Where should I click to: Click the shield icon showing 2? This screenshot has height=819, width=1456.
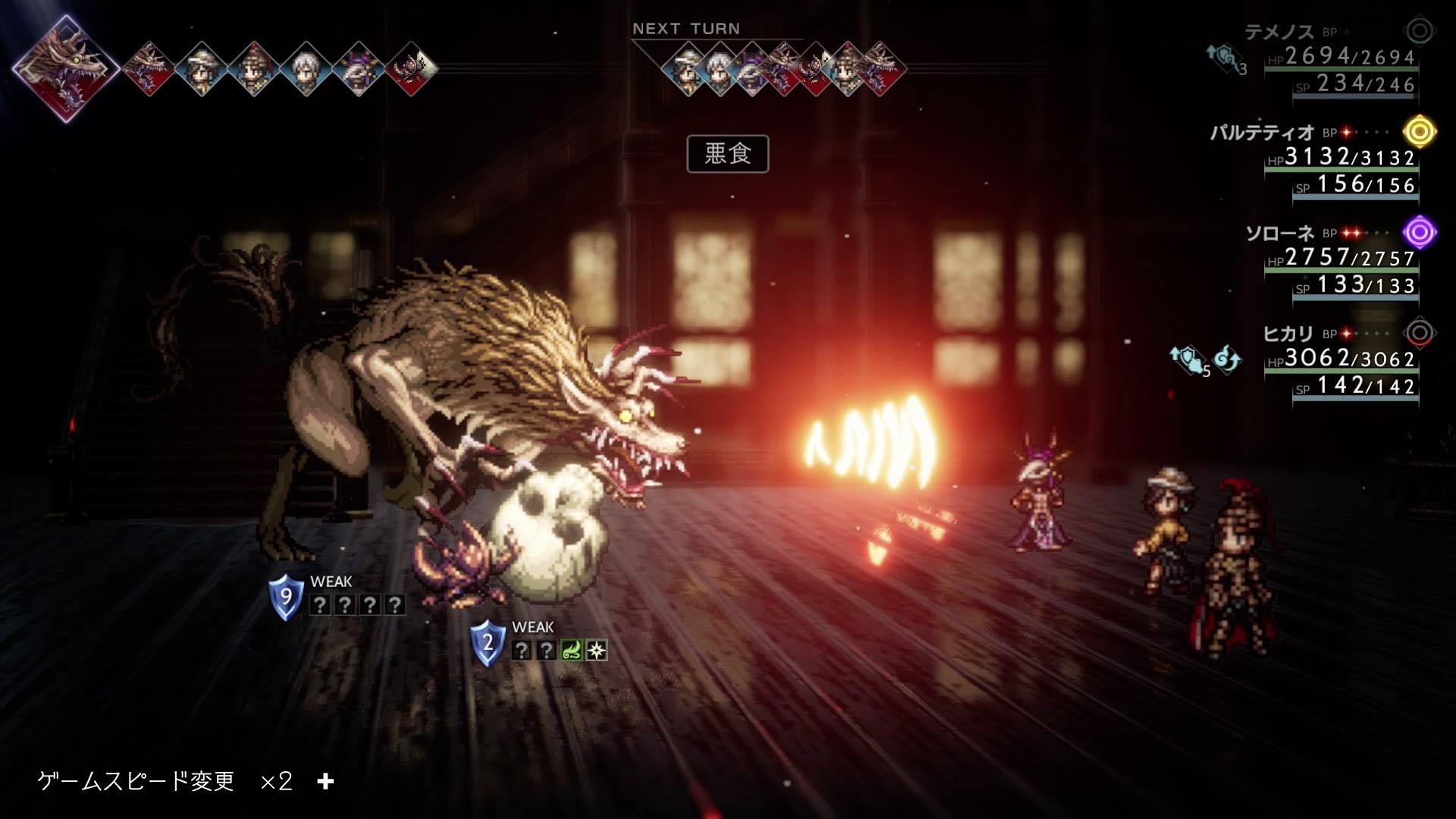488,643
